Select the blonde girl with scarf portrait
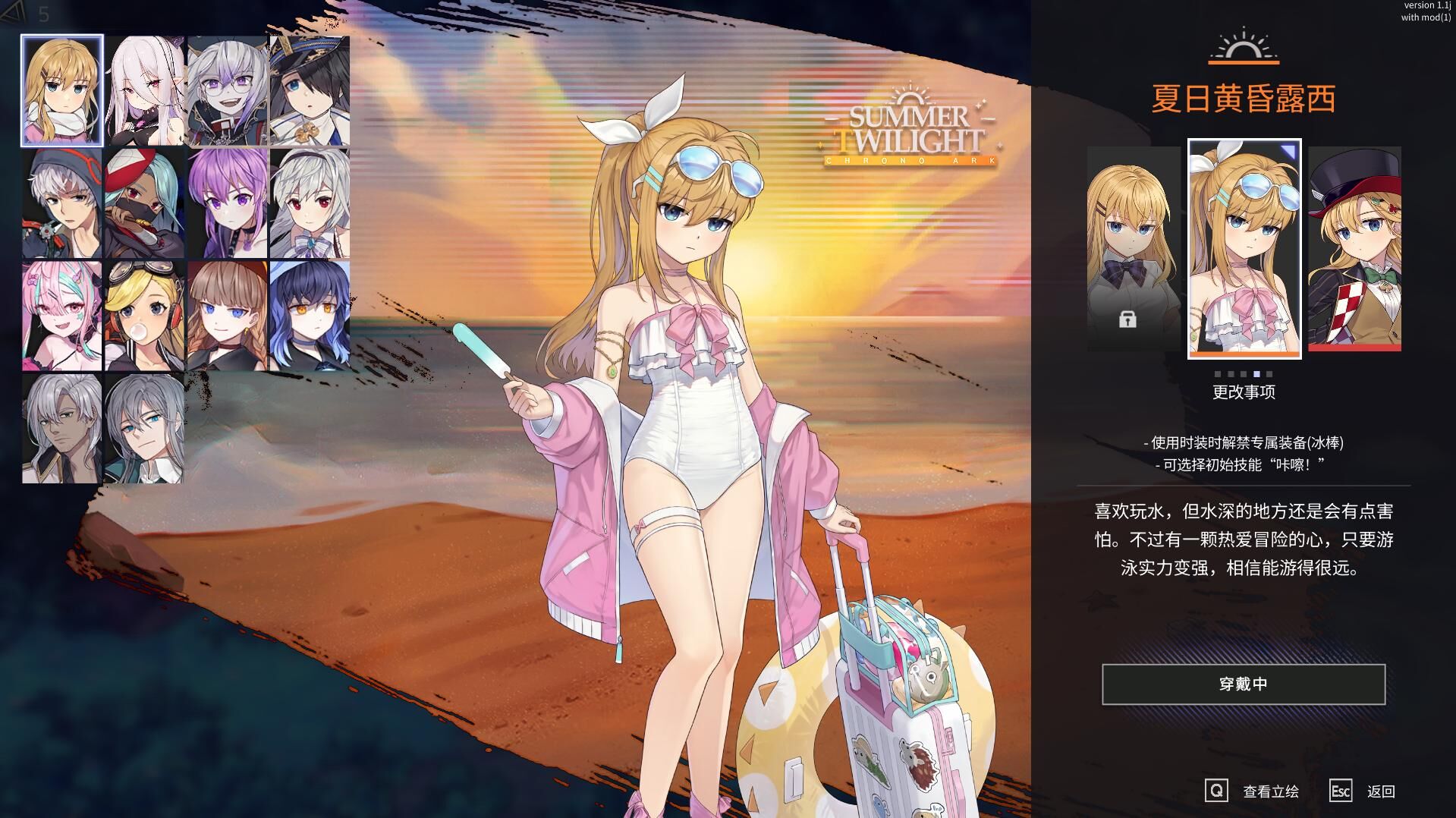 tap(61, 90)
